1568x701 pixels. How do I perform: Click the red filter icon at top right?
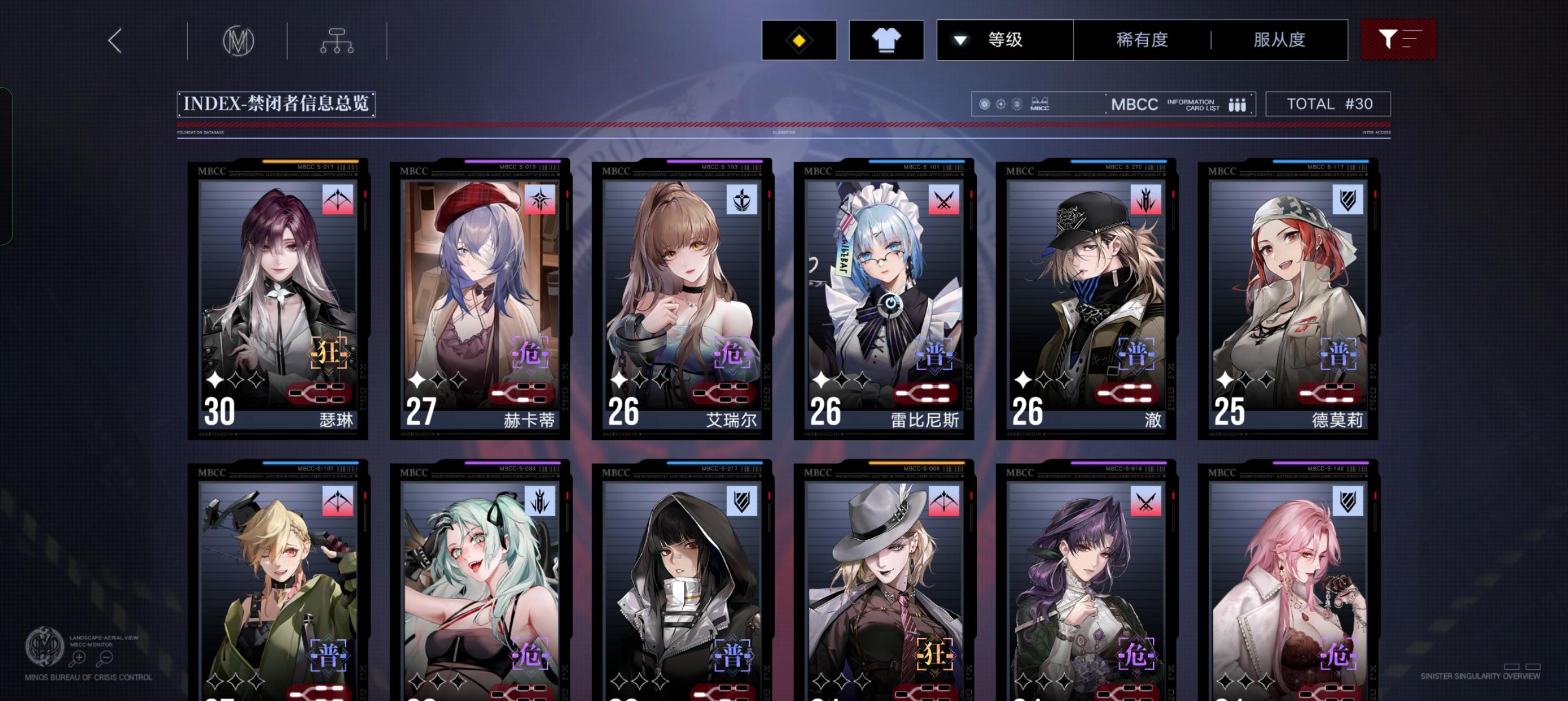(1398, 39)
